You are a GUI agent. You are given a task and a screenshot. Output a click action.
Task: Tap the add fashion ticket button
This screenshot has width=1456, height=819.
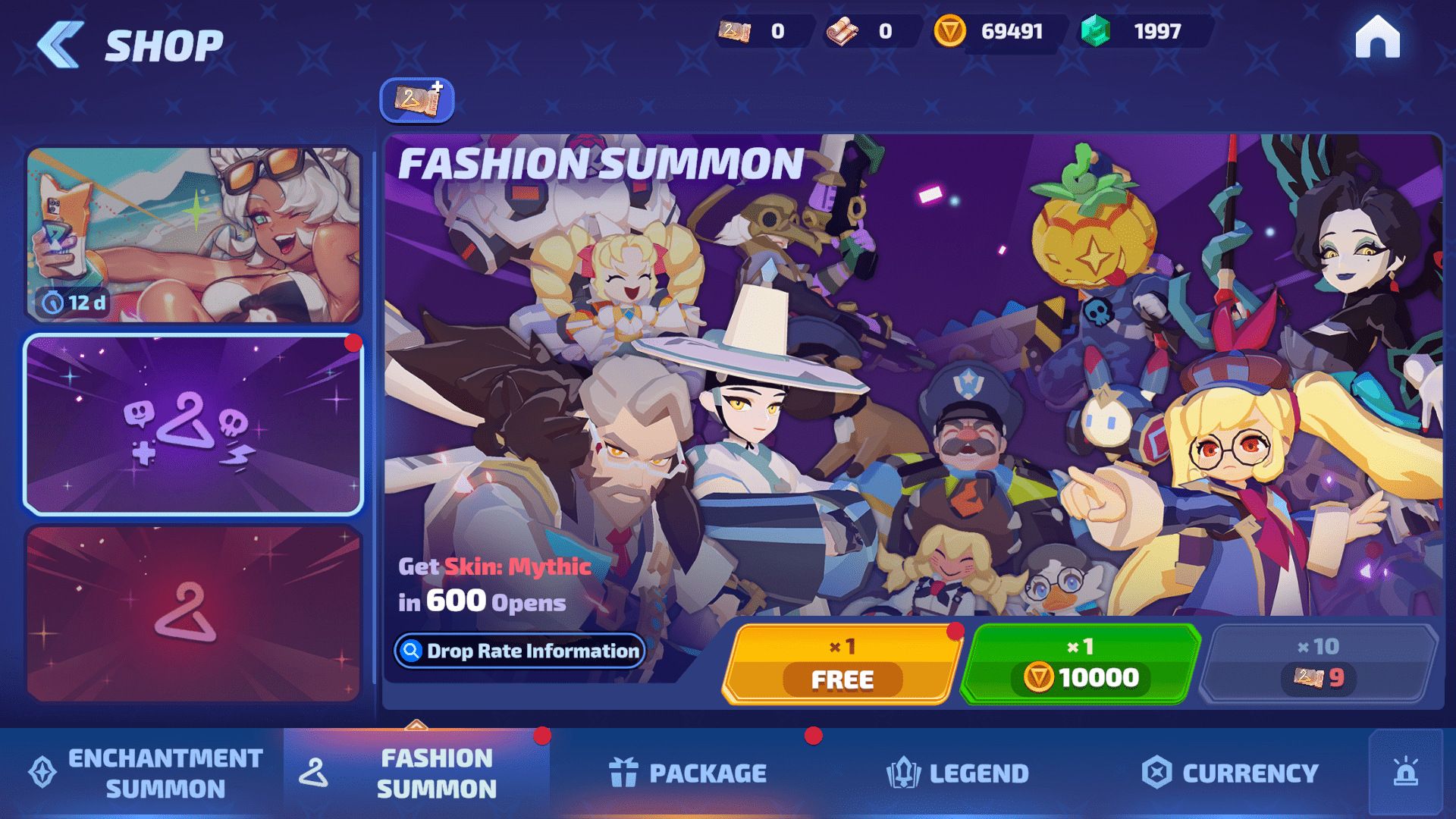pyautogui.click(x=417, y=100)
